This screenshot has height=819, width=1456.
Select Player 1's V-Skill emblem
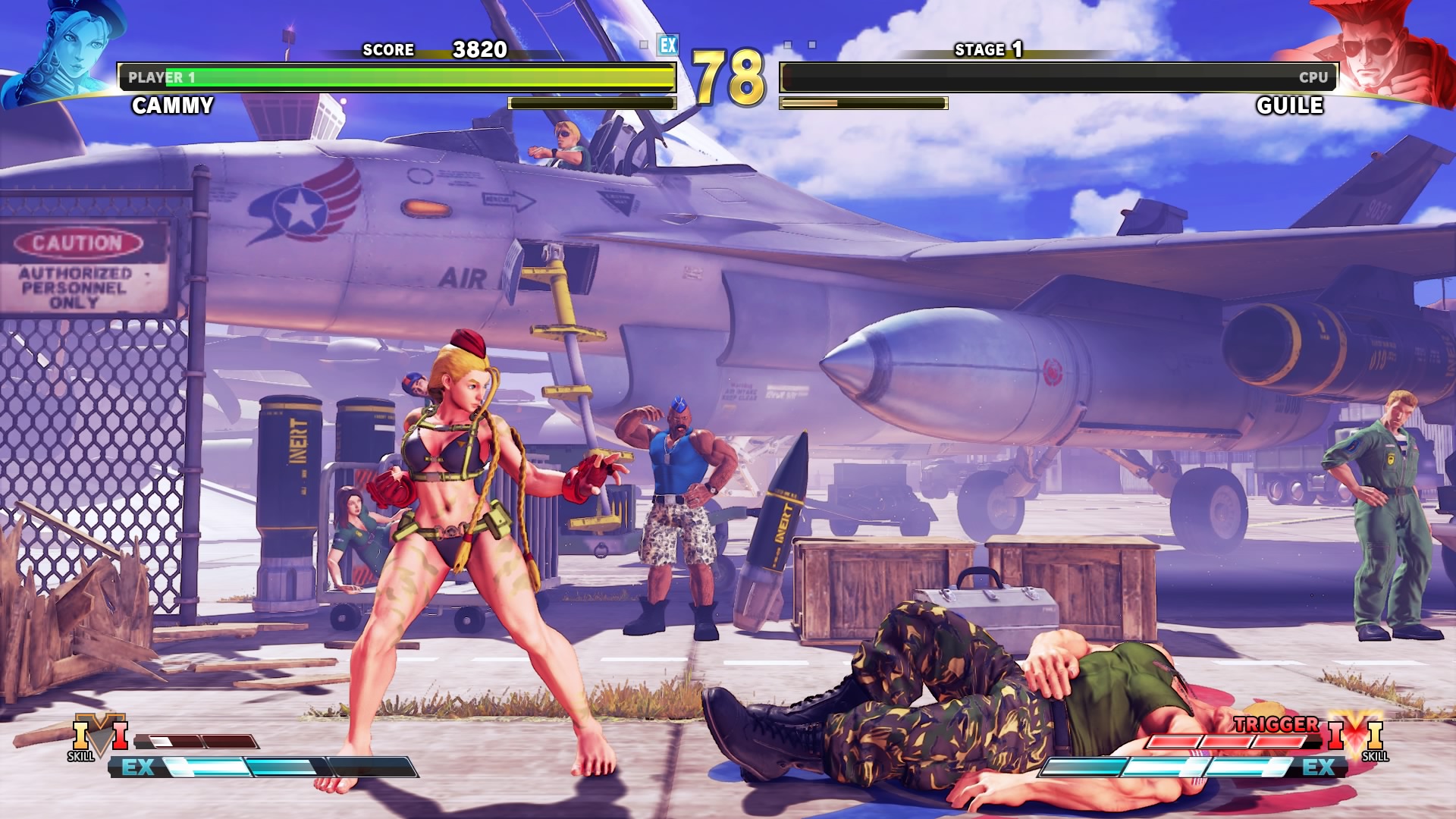pos(99,736)
